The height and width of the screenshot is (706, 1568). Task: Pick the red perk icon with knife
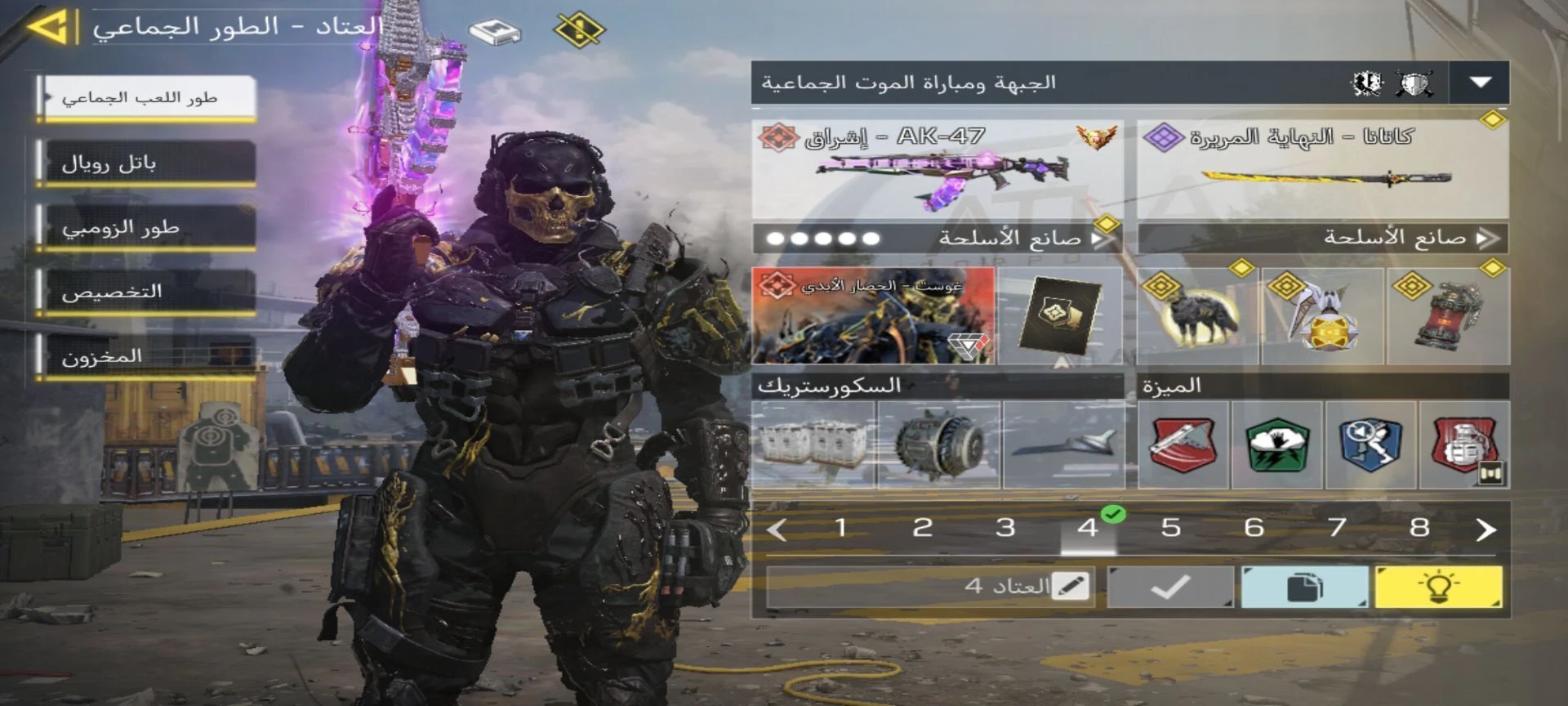click(x=1183, y=445)
